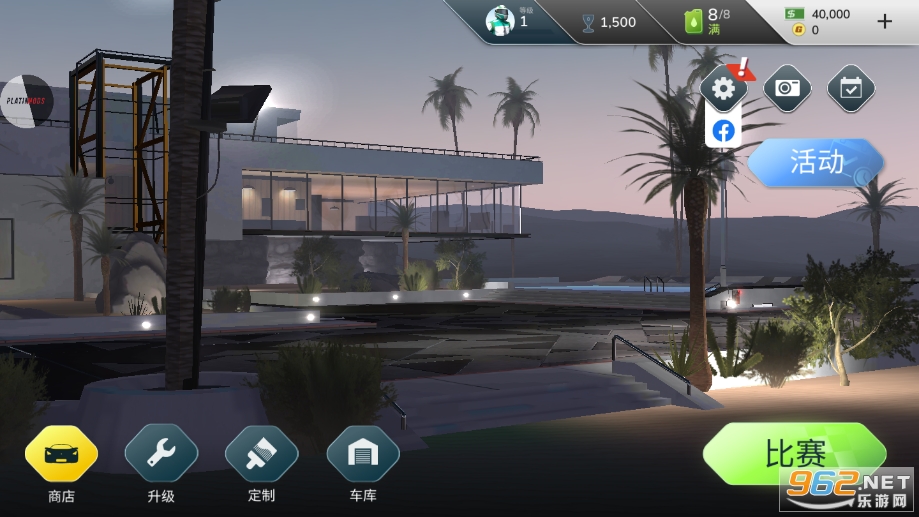The image size is (919, 517).
Task: Show the calendar daily tasks icon
Action: click(851, 89)
